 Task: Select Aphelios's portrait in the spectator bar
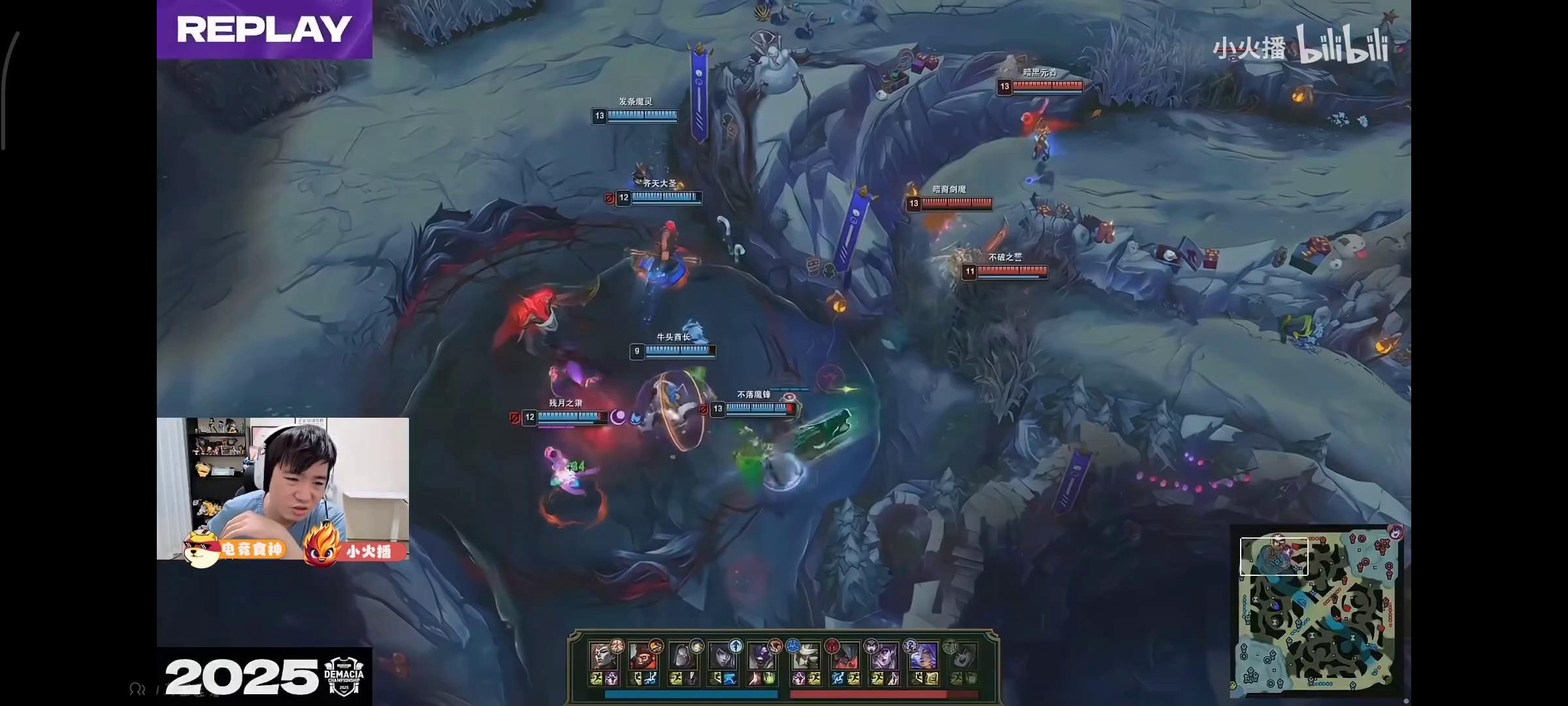(721, 656)
